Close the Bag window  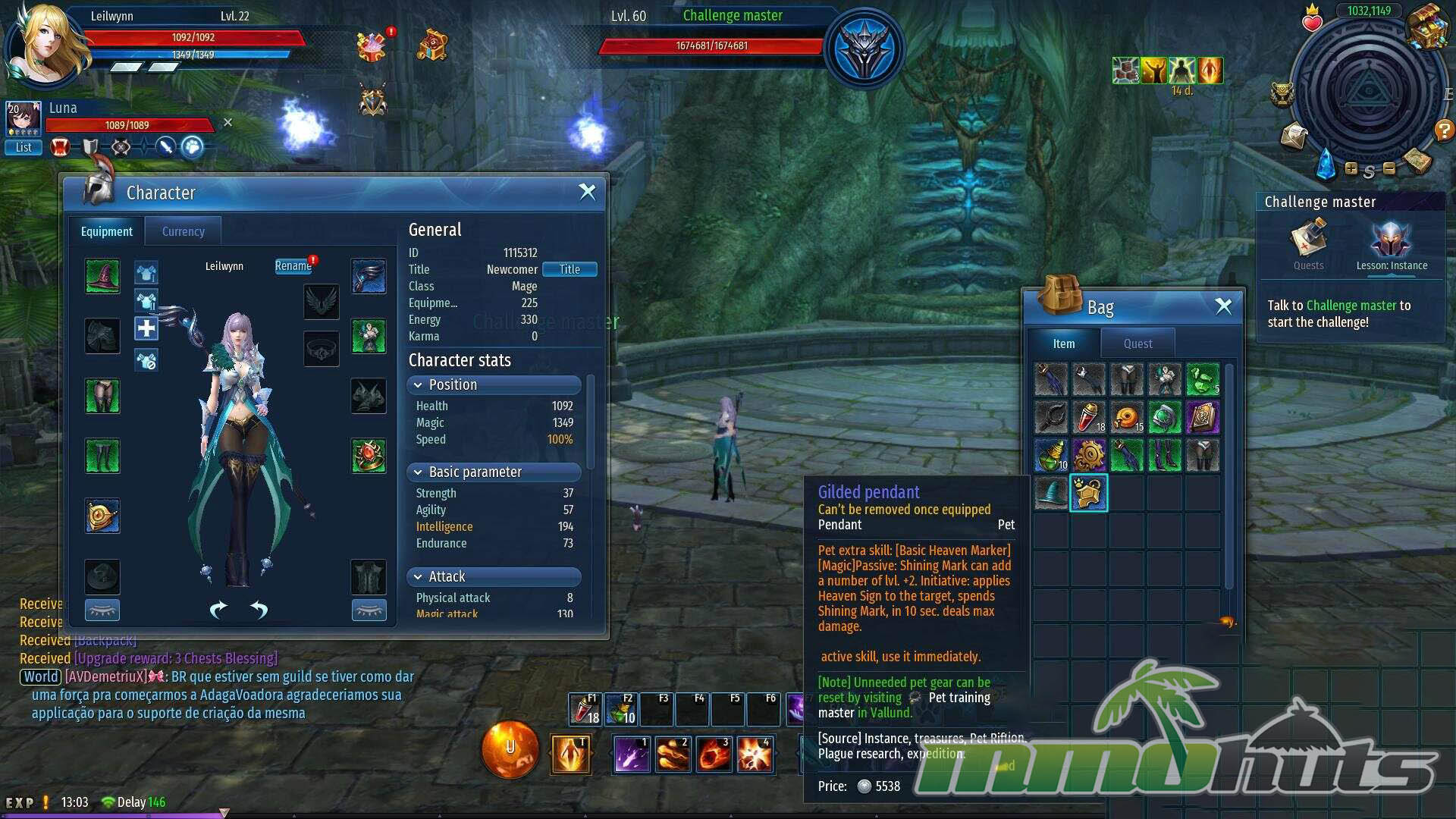[x=1223, y=306]
